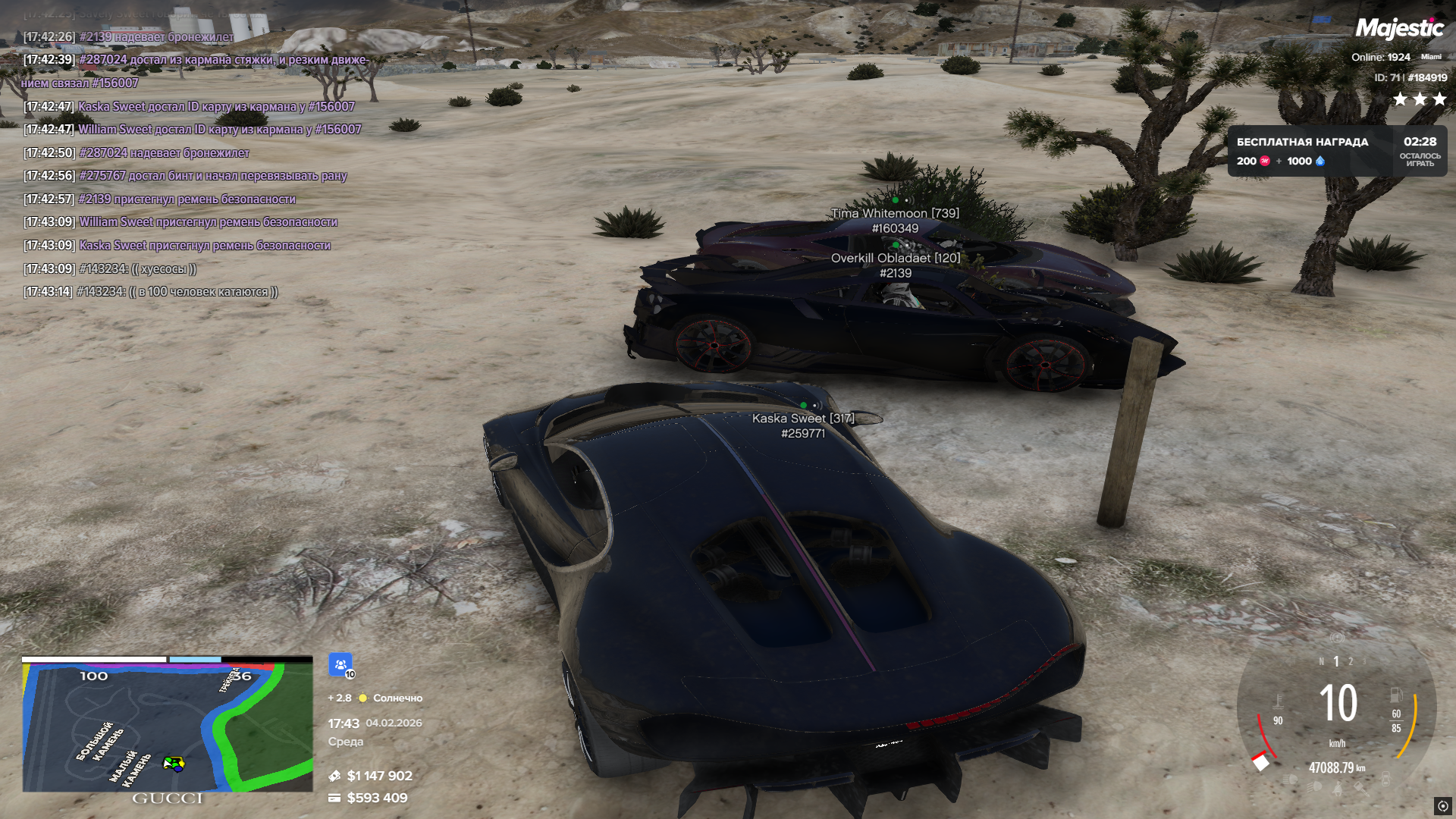This screenshot has height=819, width=1456.
Task: Select the Kaska Sweet [317] nametag
Action: (803, 419)
